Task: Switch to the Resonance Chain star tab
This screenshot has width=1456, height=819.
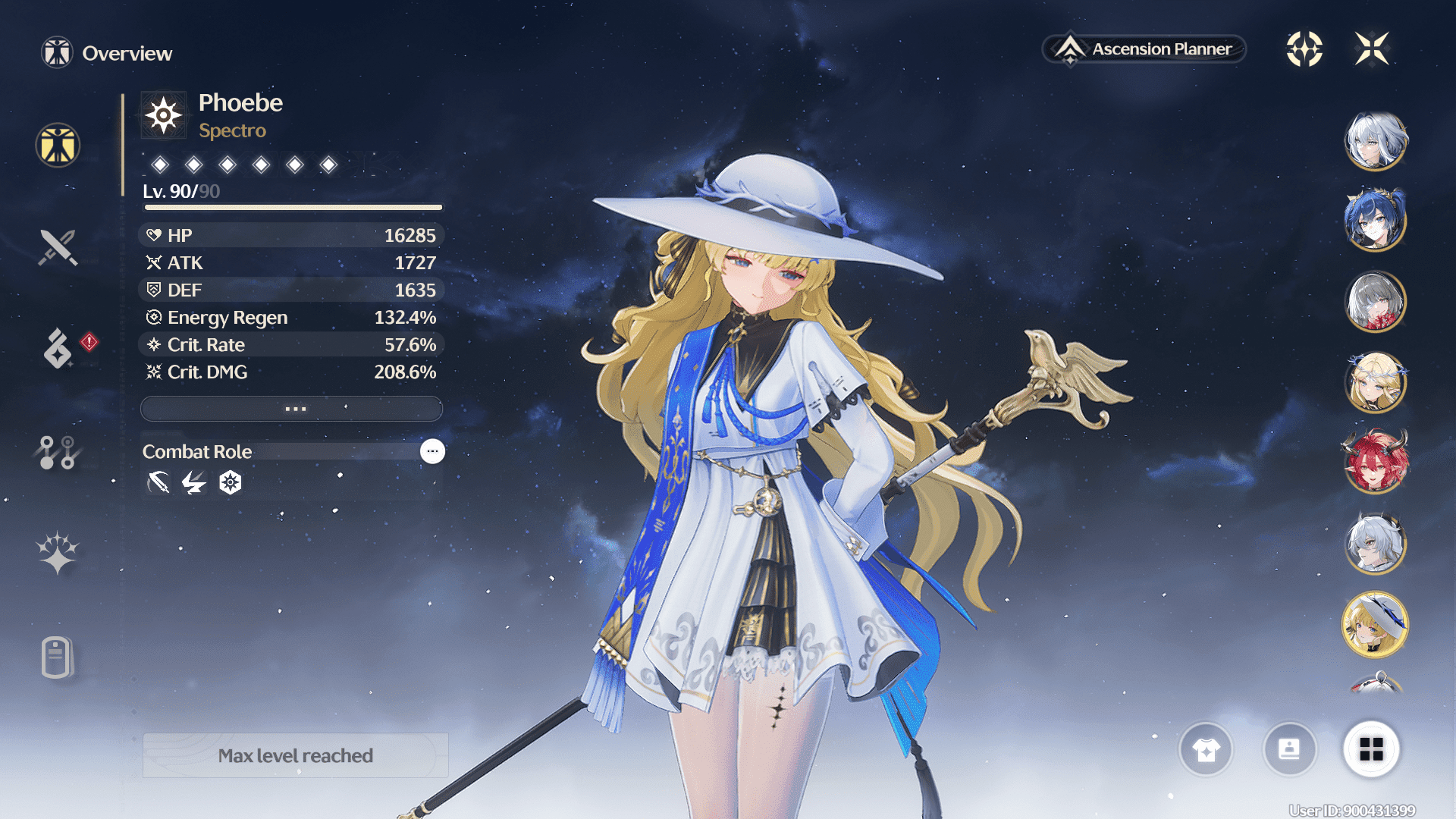Action: click(58, 552)
